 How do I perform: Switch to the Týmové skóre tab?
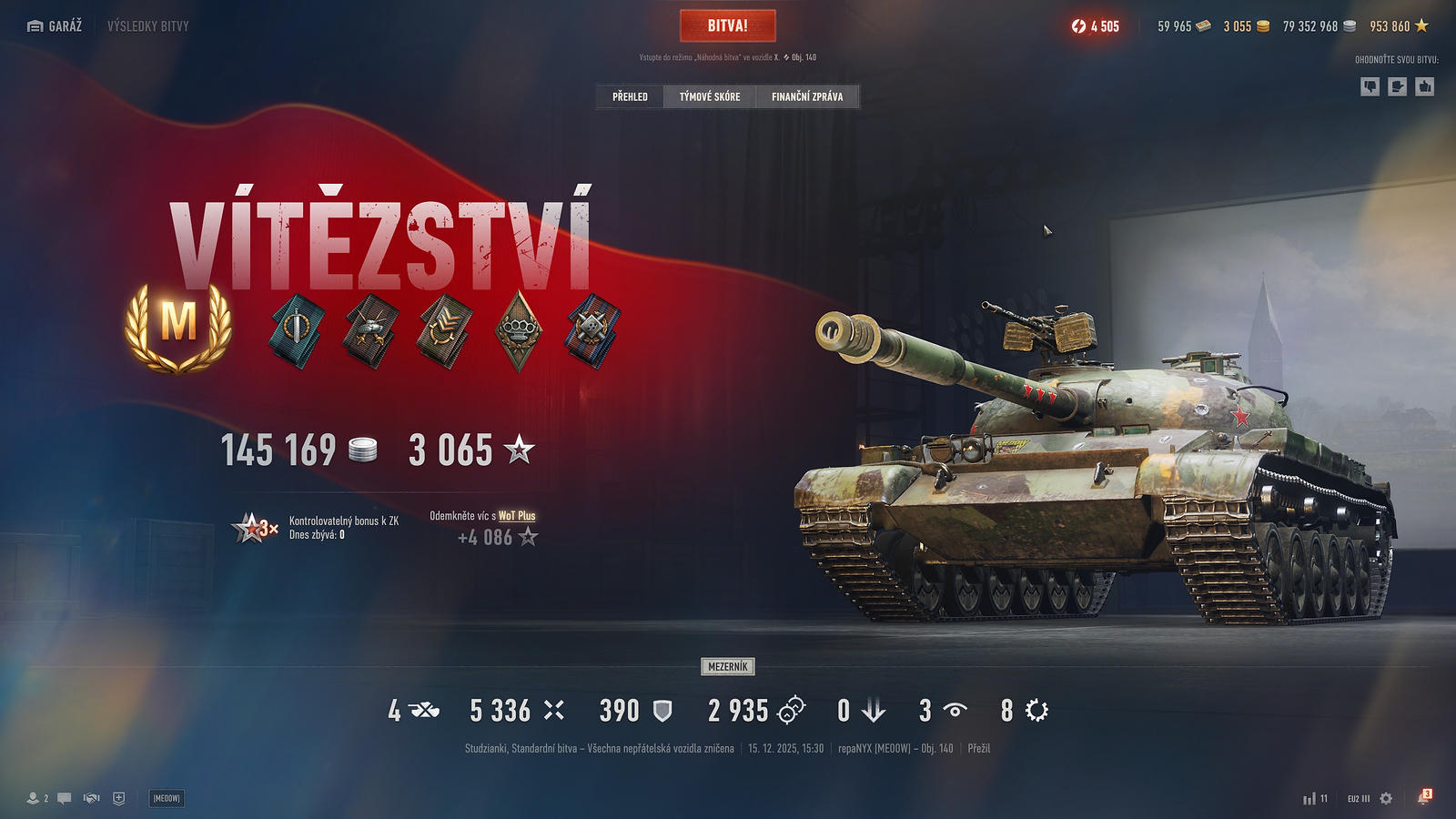coord(710,96)
